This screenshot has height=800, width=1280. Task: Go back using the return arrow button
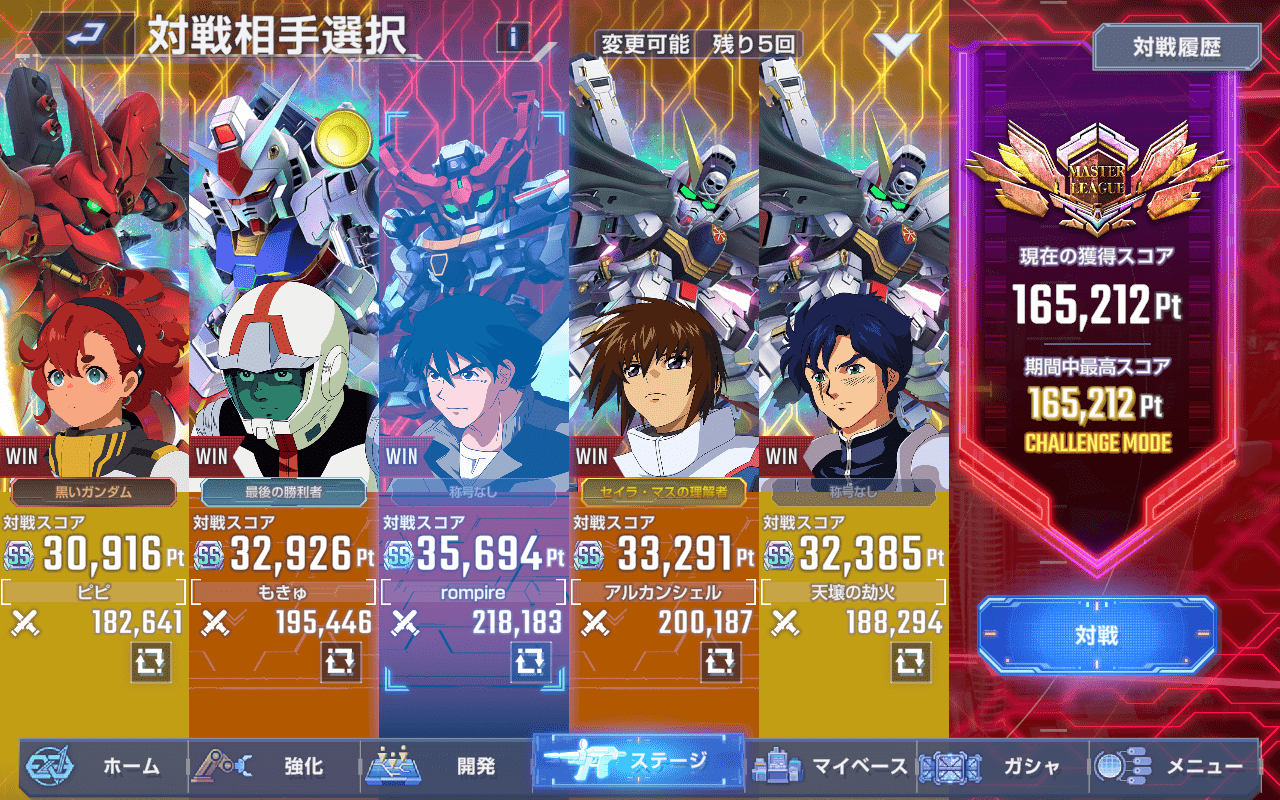point(86,36)
